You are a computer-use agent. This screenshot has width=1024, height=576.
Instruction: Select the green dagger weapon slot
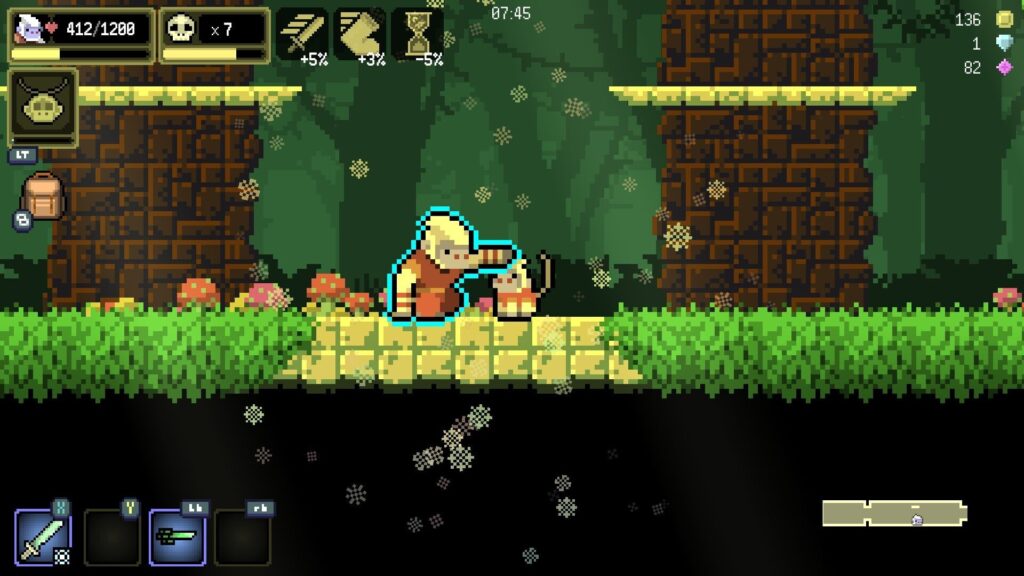point(177,537)
